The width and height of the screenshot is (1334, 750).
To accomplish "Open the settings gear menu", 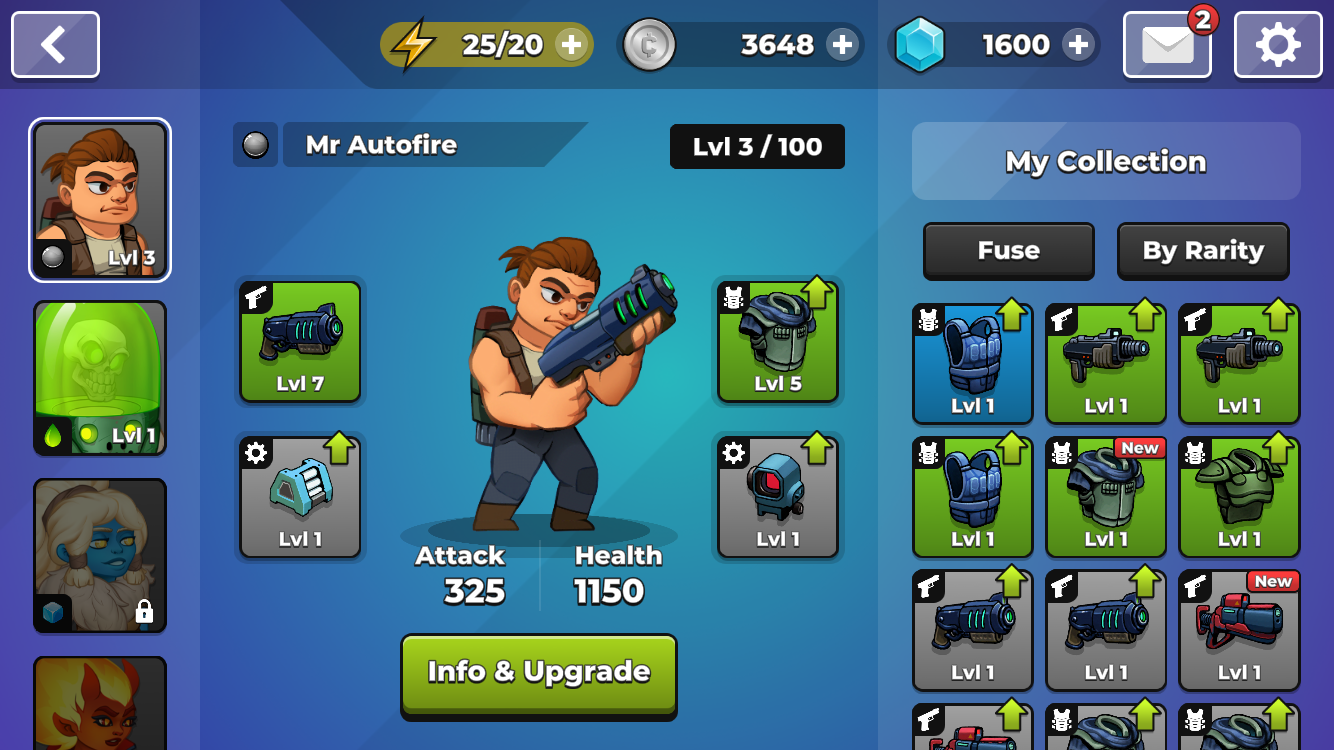I will 1278,45.
